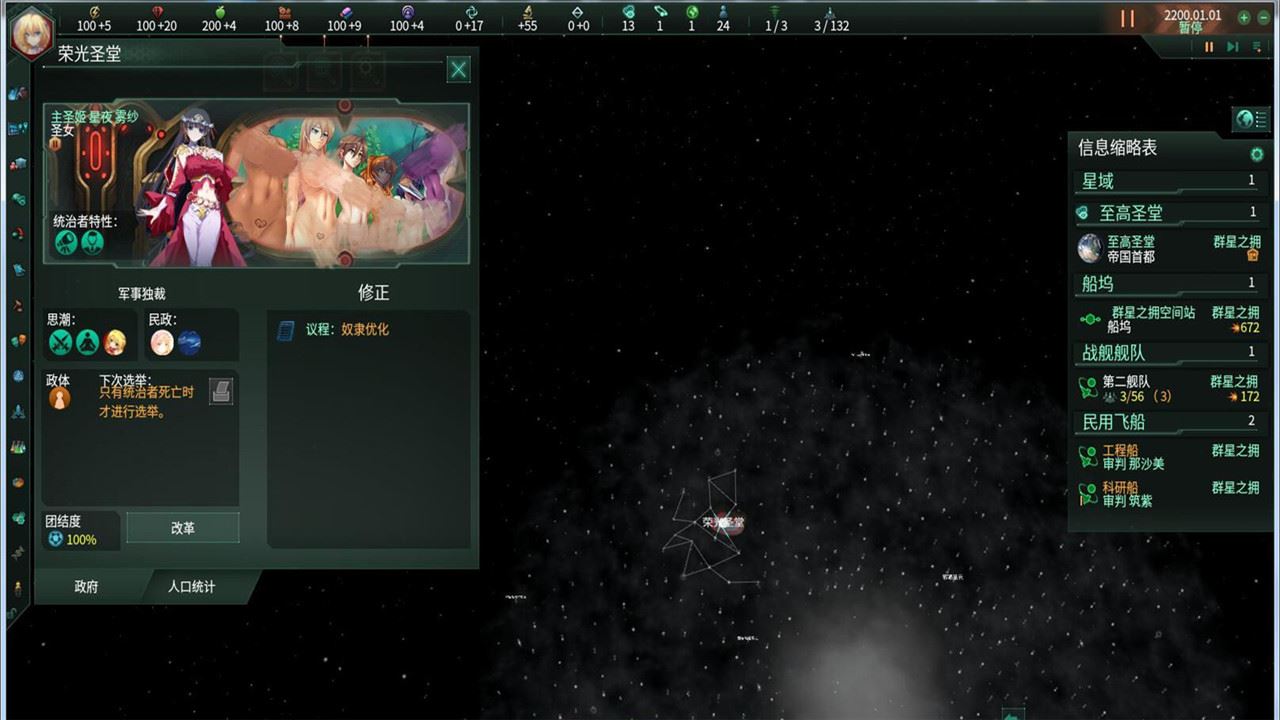Click the energy credits icon in the resource bar

pyautogui.click(x=94, y=12)
